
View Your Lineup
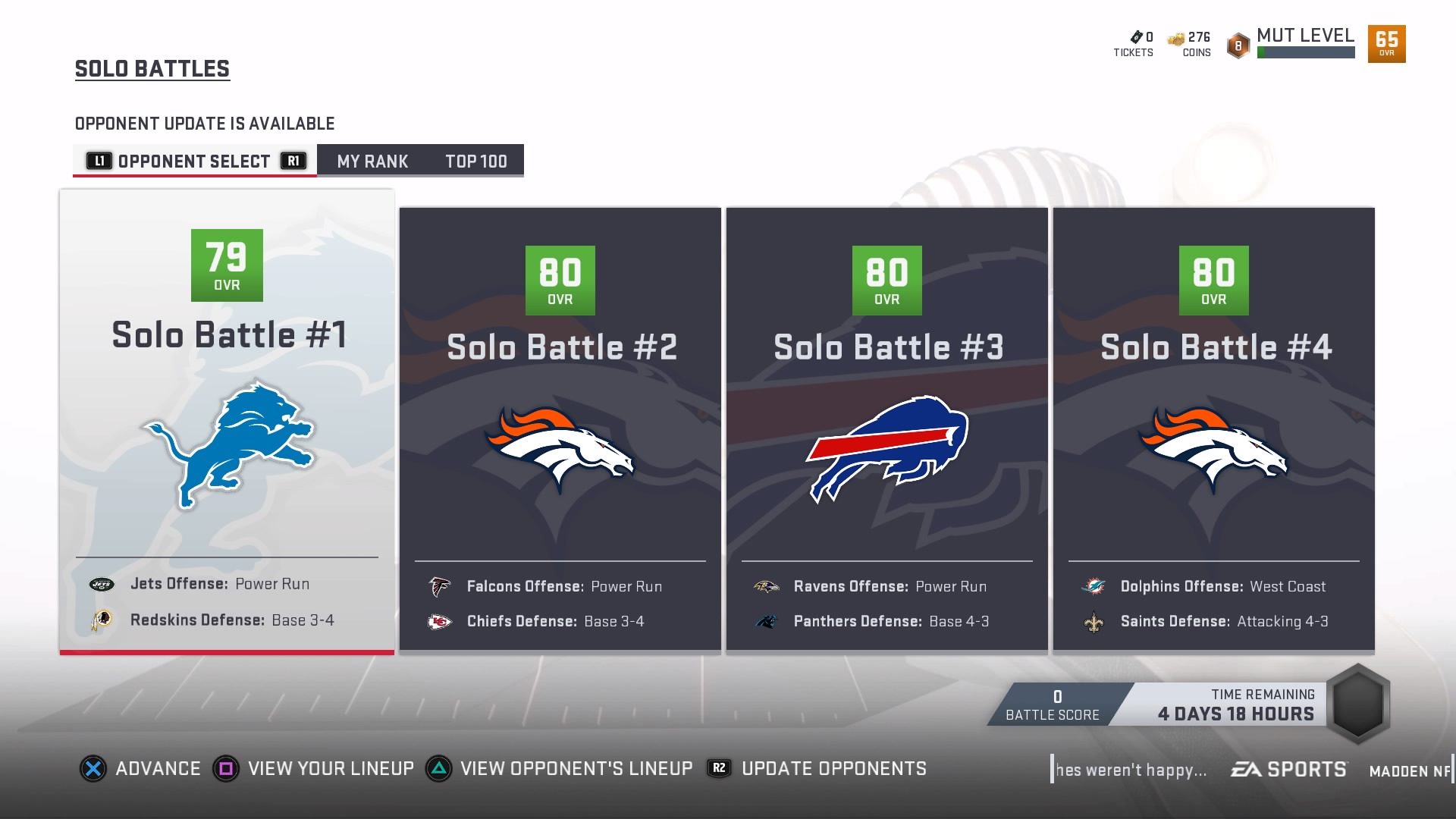314,769
